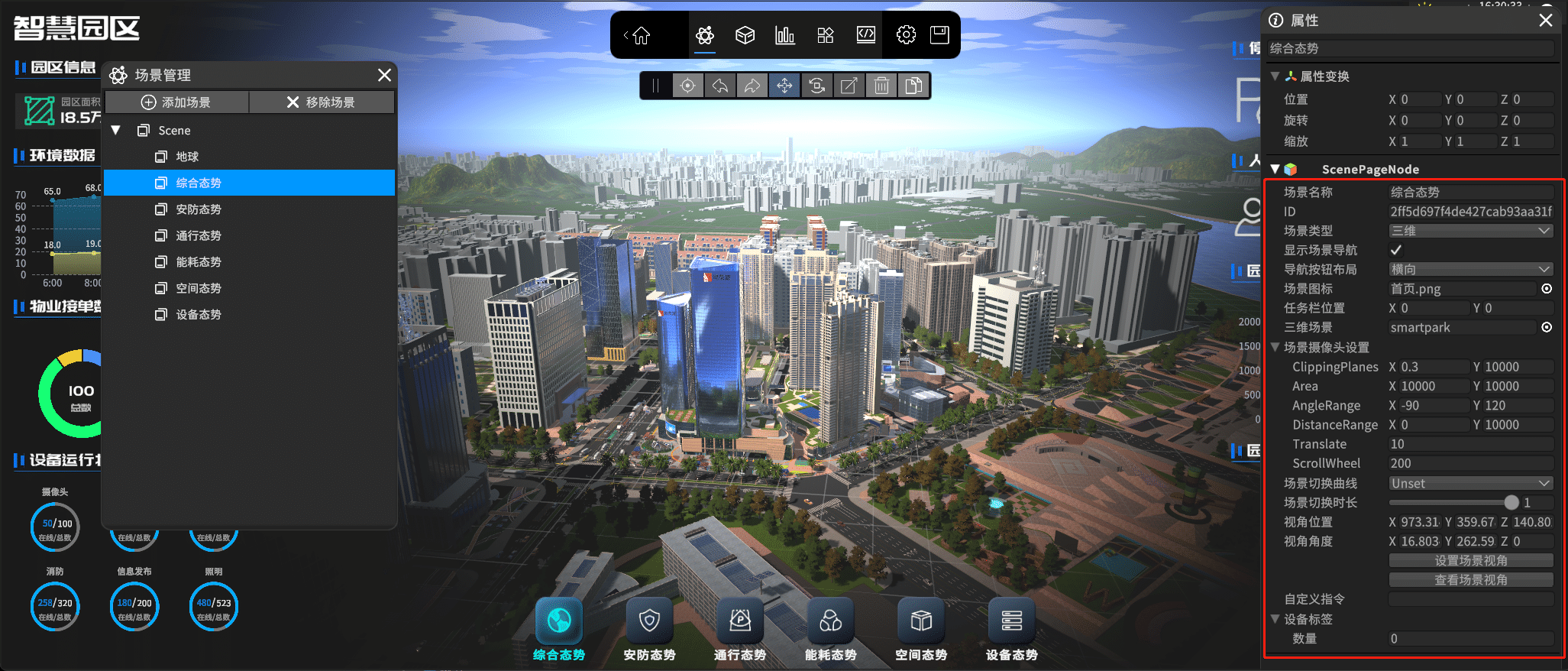The height and width of the screenshot is (671, 1568).
Task: Open the 场景类型 dropdown showing 三维
Action: pos(1470,231)
